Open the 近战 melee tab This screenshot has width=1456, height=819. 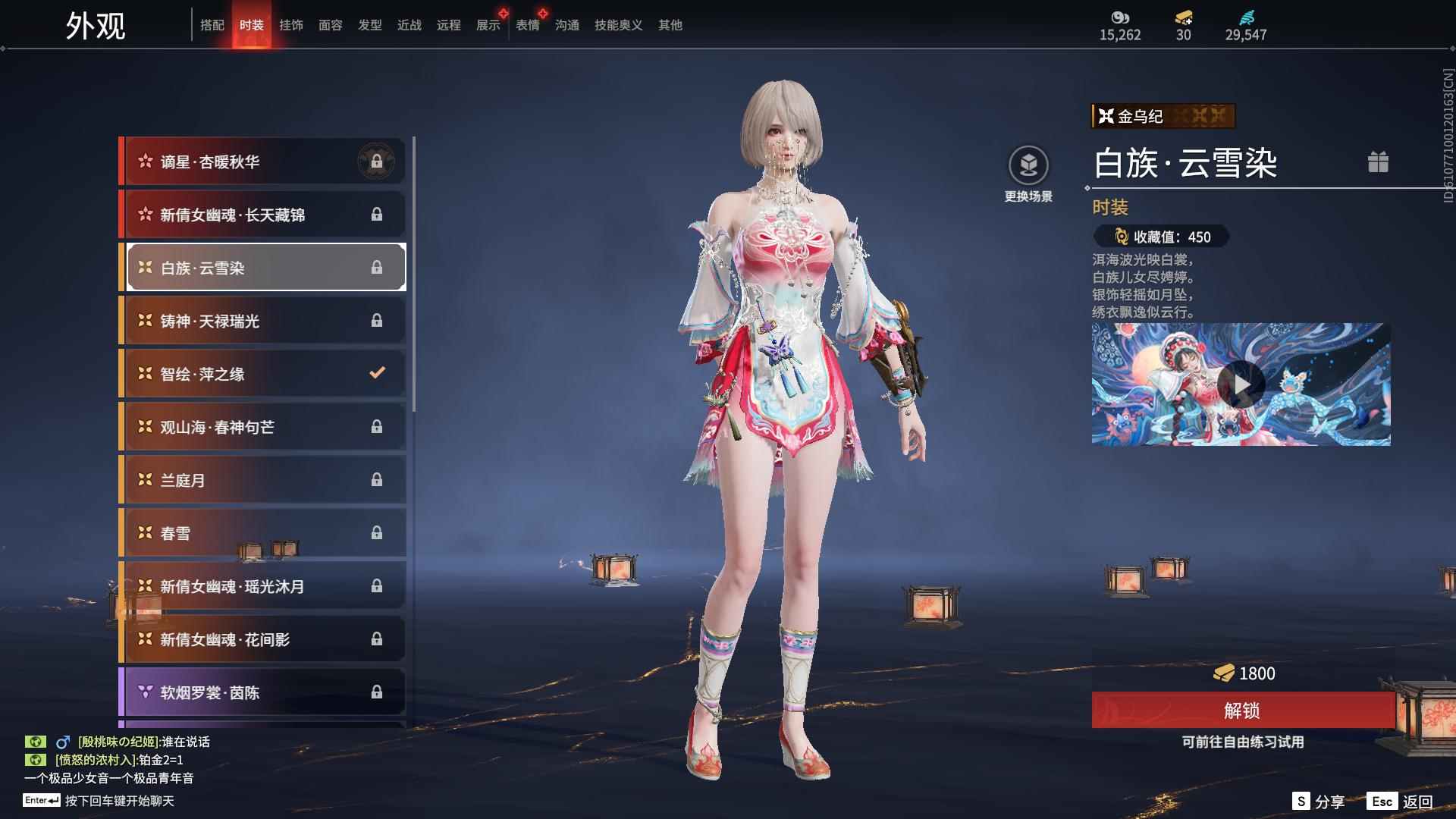tap(409, 25)
